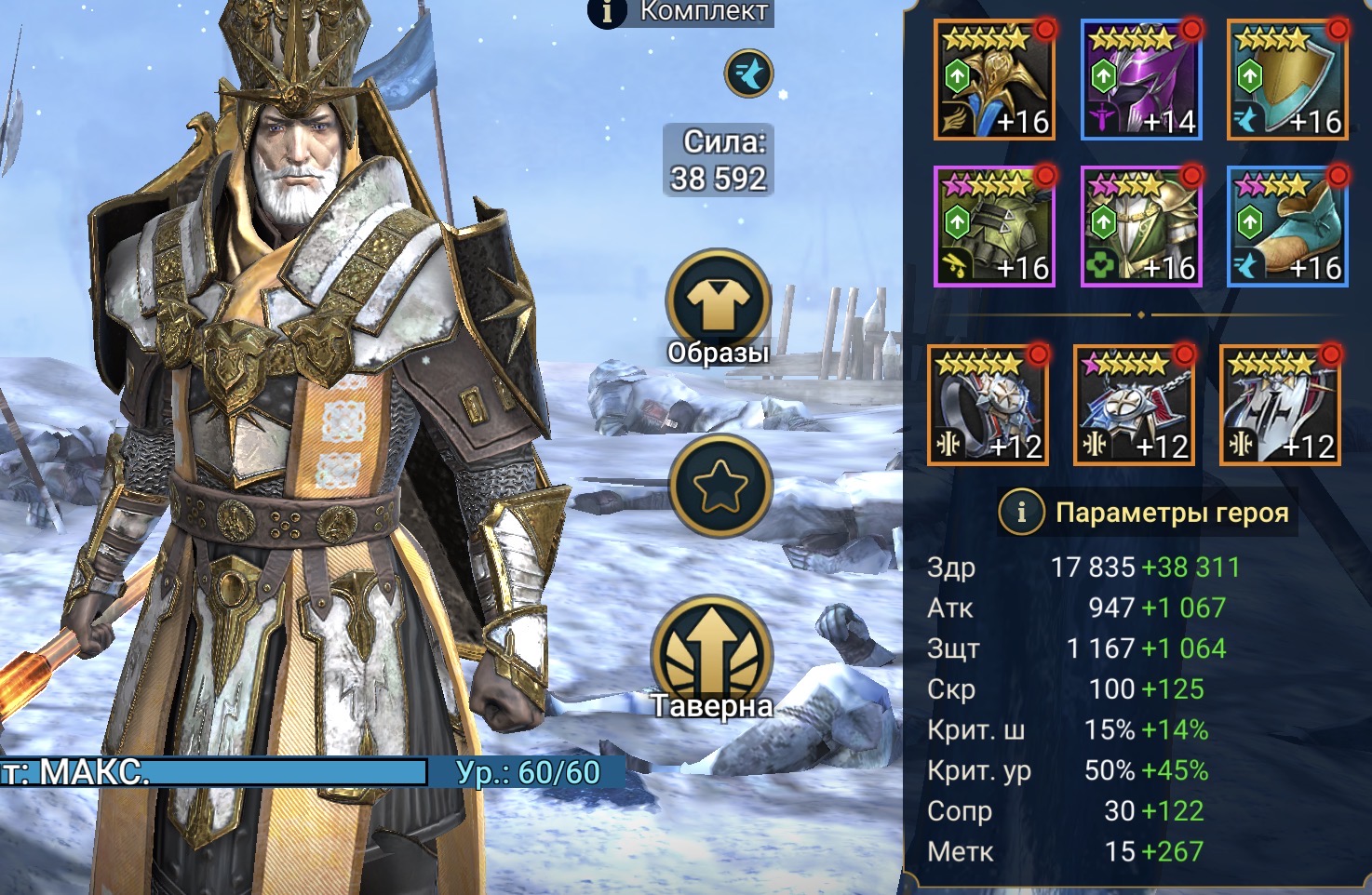The width and height of the screenshot is (1372, 895).
Task: Select the green chestplate slot +16
Action: click(x=1141, y=227)
